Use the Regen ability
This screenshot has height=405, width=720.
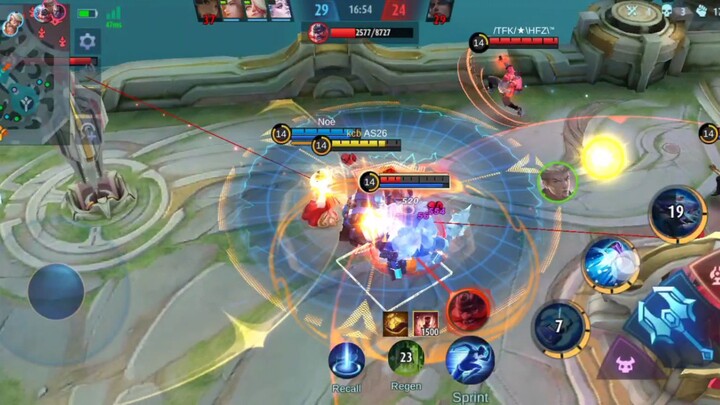(406, 358)
